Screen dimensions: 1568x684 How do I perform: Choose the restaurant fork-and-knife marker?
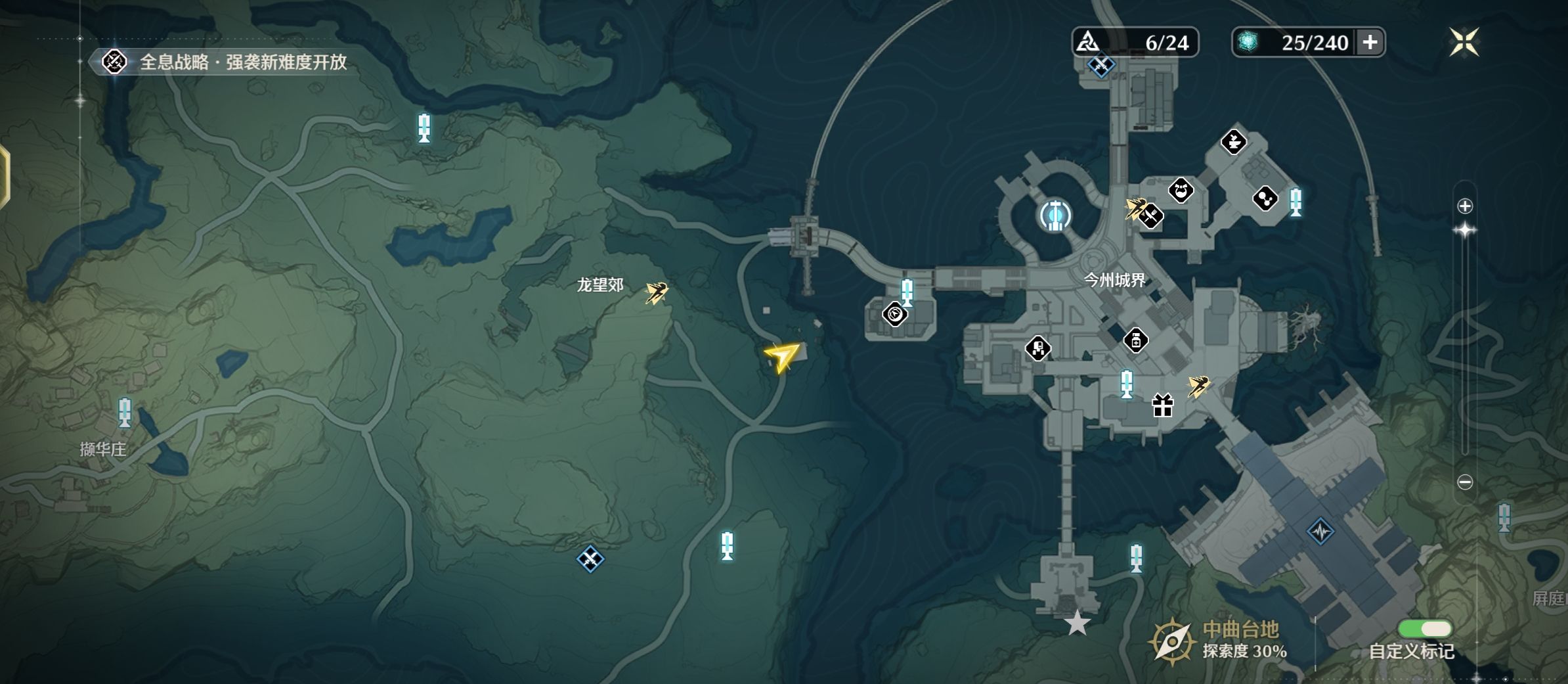click(x=1151, y=216)
